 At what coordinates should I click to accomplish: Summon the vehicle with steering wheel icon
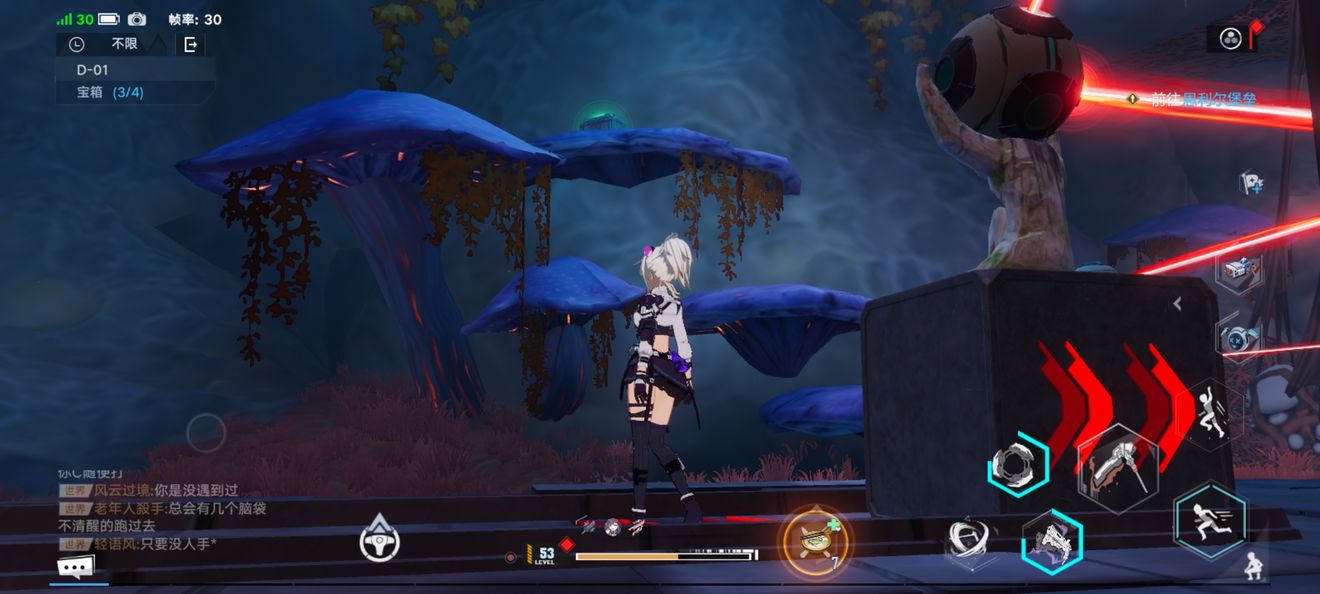point(380,540)
